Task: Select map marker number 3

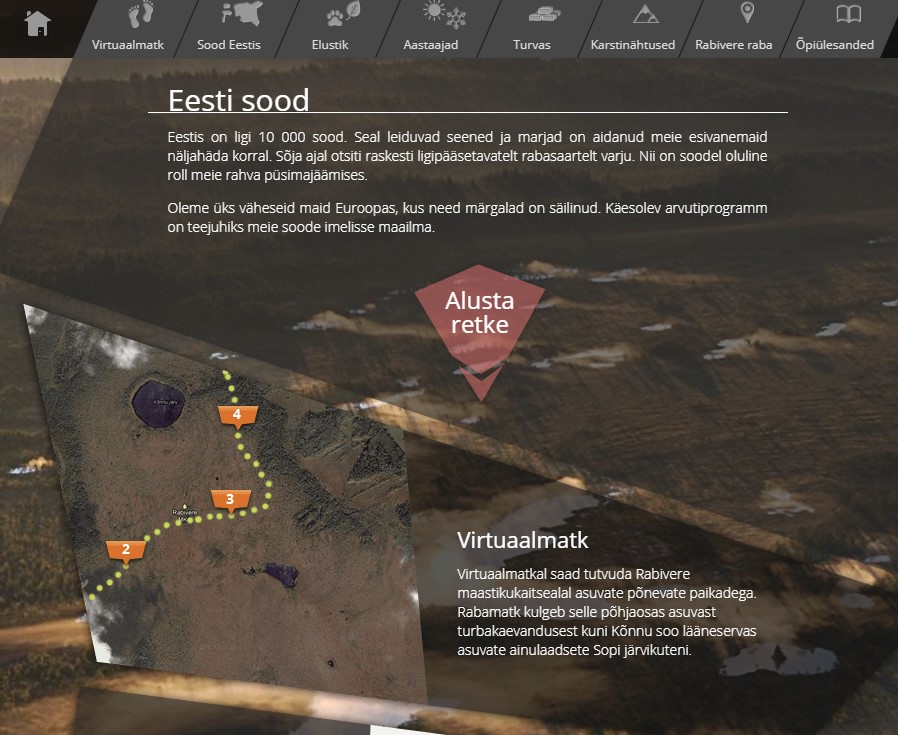Action: pyautogui.click(x=230, y=500)
